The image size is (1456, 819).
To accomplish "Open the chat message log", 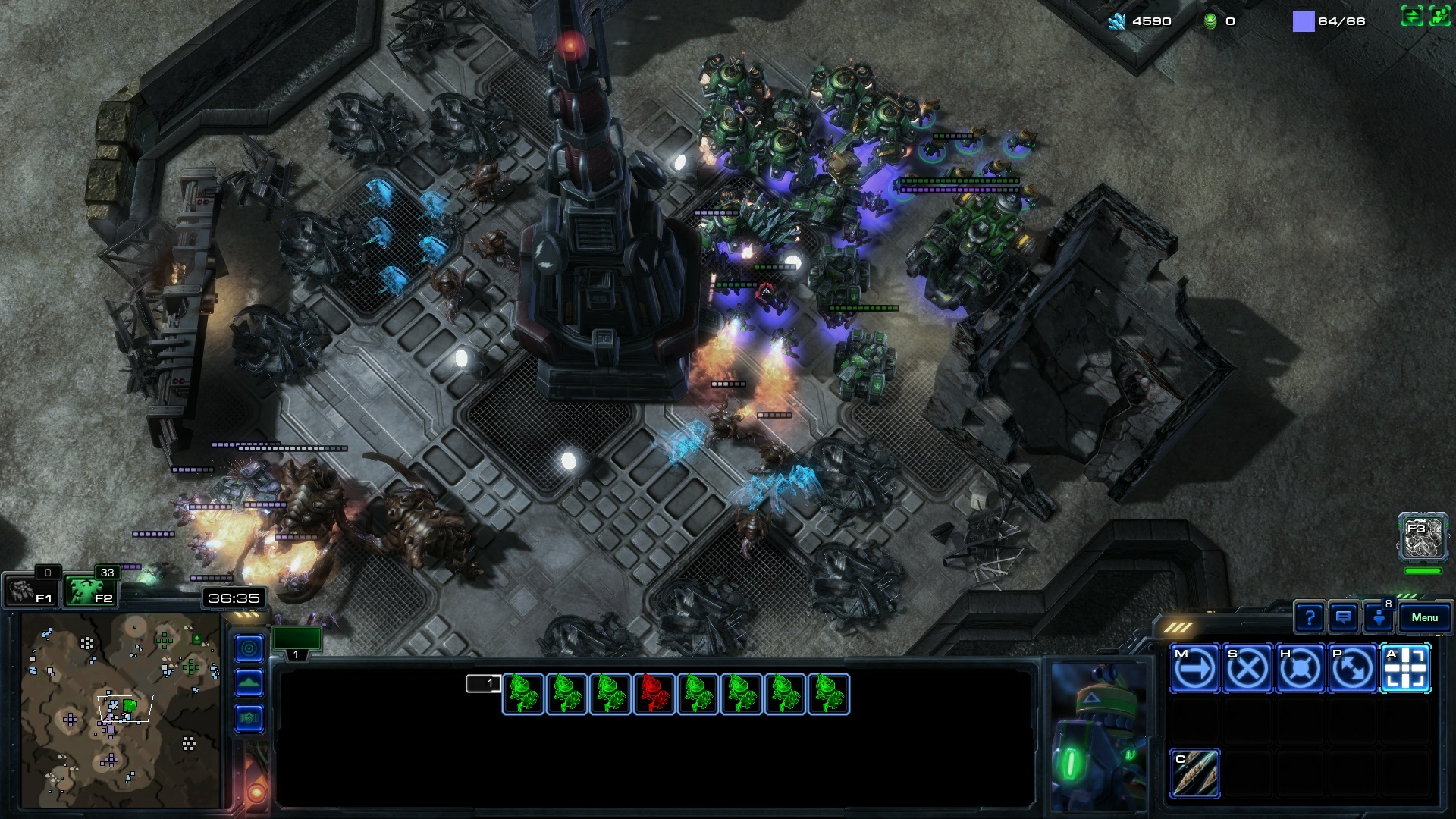I will 1343,618.
